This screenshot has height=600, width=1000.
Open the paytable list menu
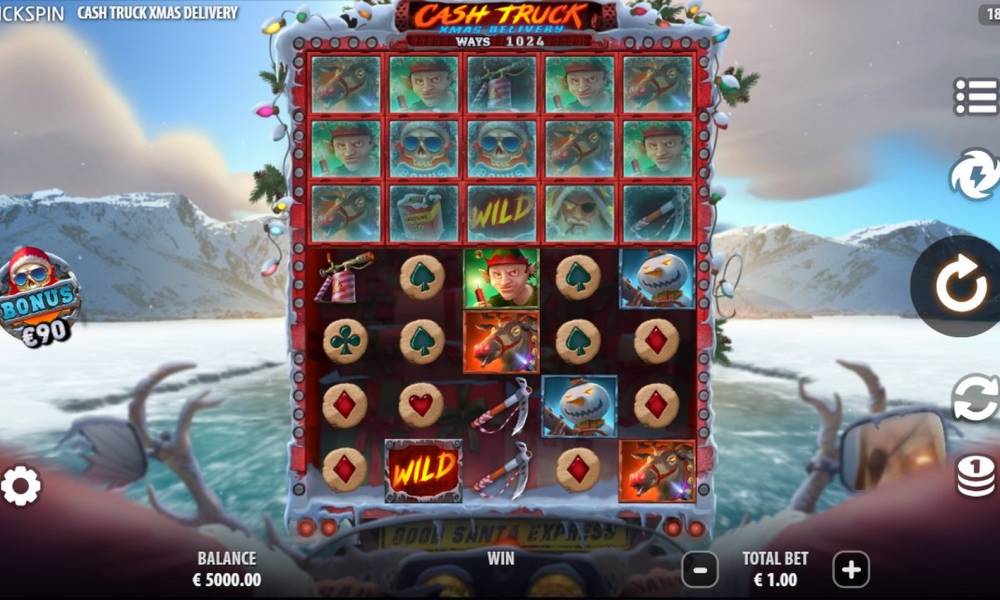(x=975, y=96)
